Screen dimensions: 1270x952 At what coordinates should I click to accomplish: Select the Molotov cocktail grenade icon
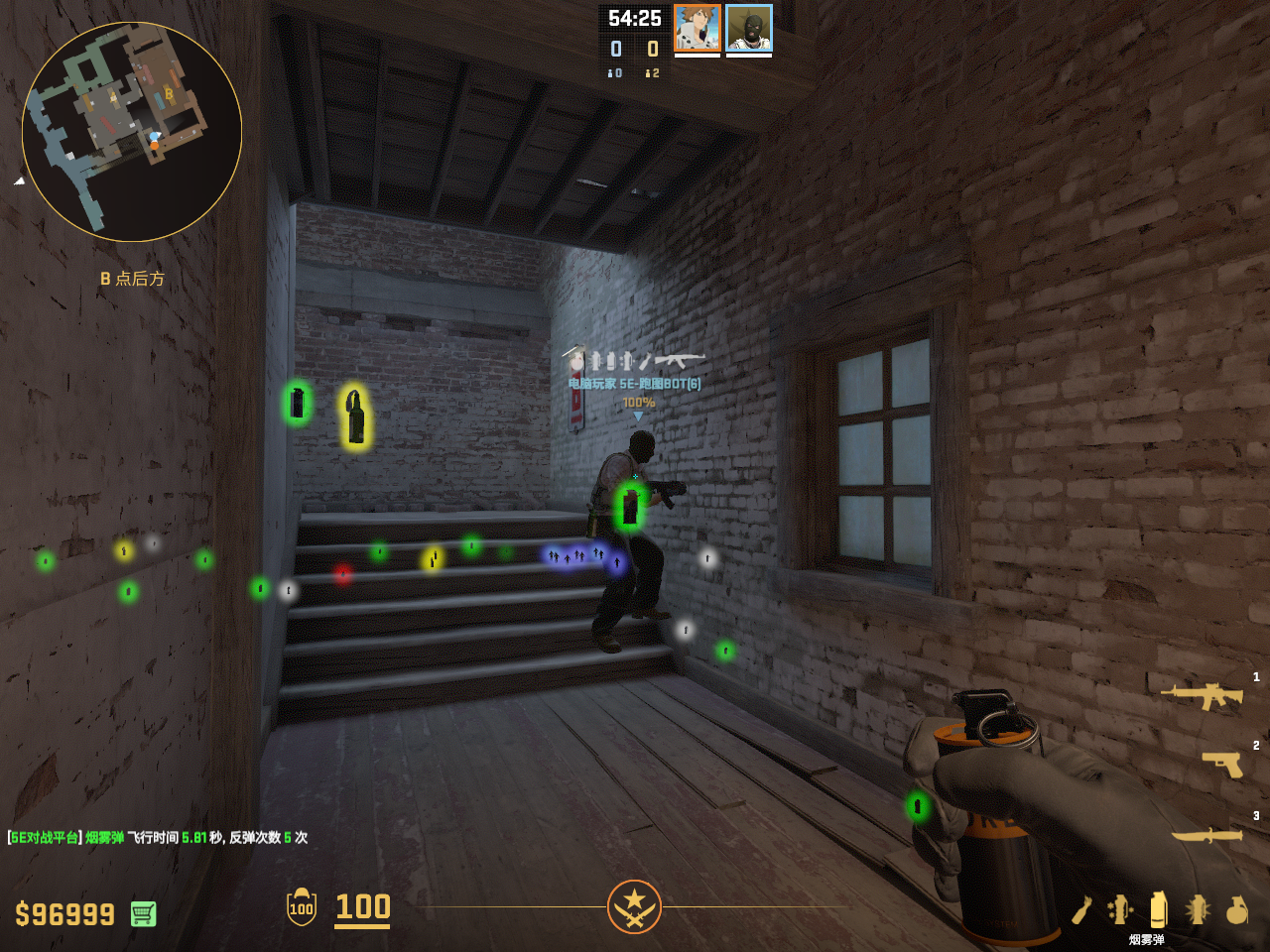click(1081, 909)
